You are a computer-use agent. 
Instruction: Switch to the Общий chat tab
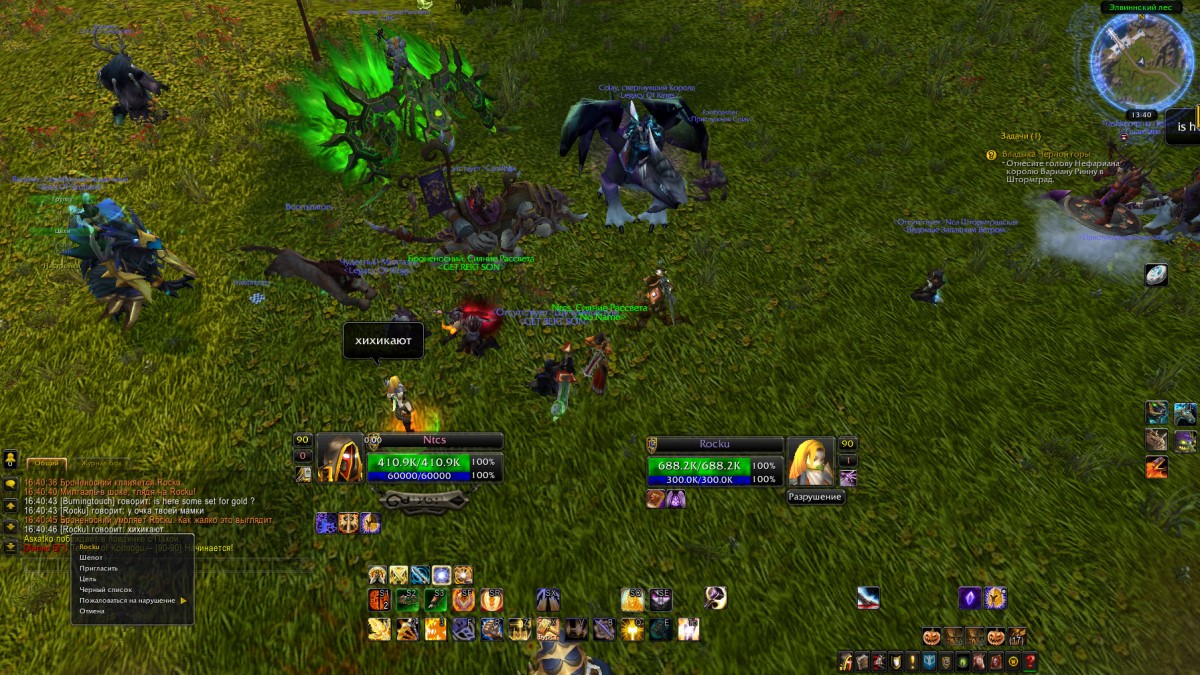(46, 464)
